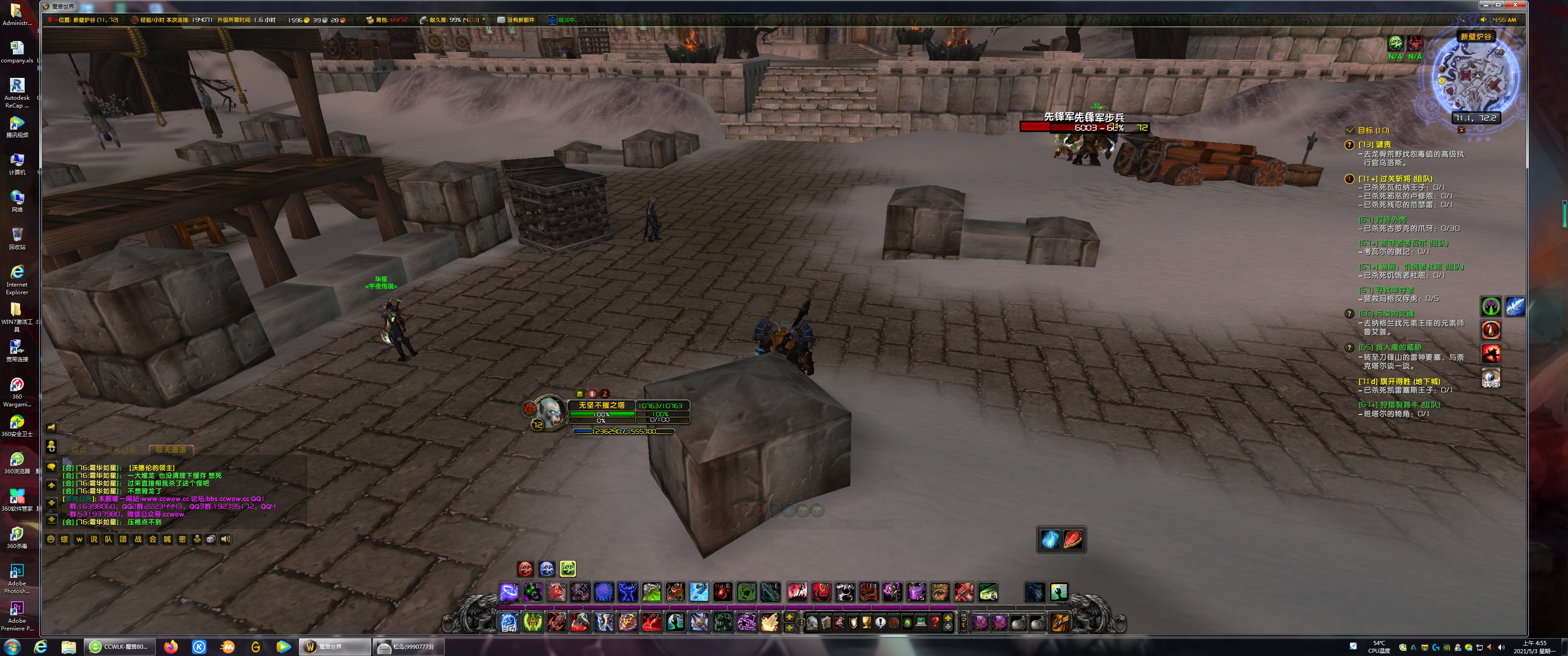Open the golden trophy achievements button
This screenshot has width=1568, height=656.
click(x=866, y=622)
